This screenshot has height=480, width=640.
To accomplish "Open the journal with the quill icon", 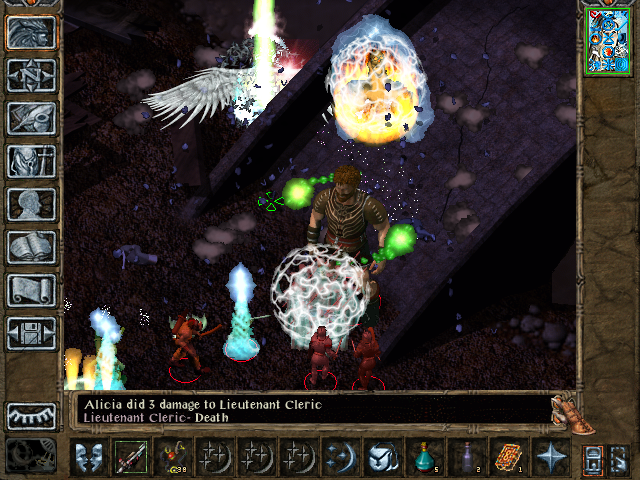I will [x=31, y=118].
